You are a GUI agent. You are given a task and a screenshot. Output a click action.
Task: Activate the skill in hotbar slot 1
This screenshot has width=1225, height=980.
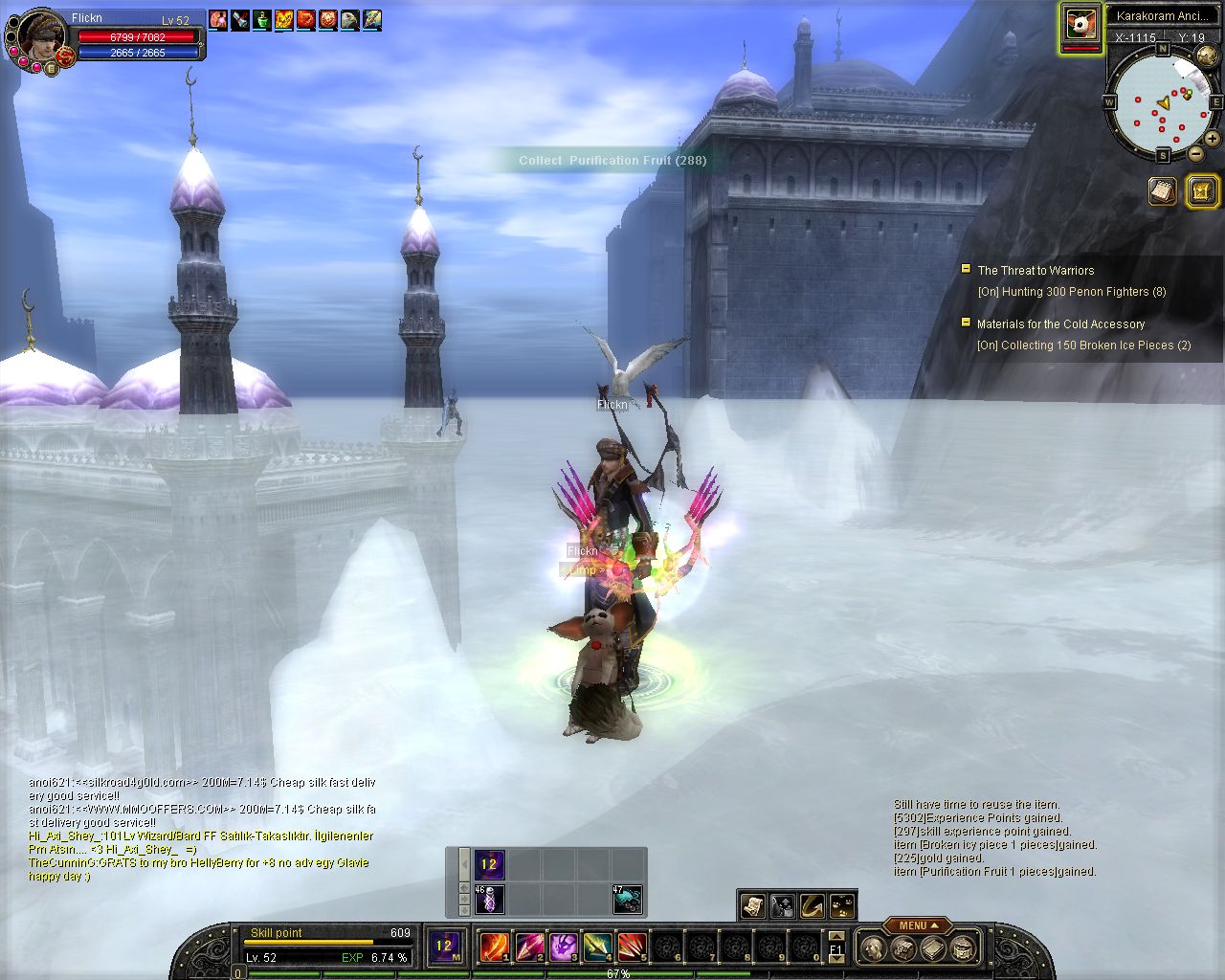tap(494, 947)
